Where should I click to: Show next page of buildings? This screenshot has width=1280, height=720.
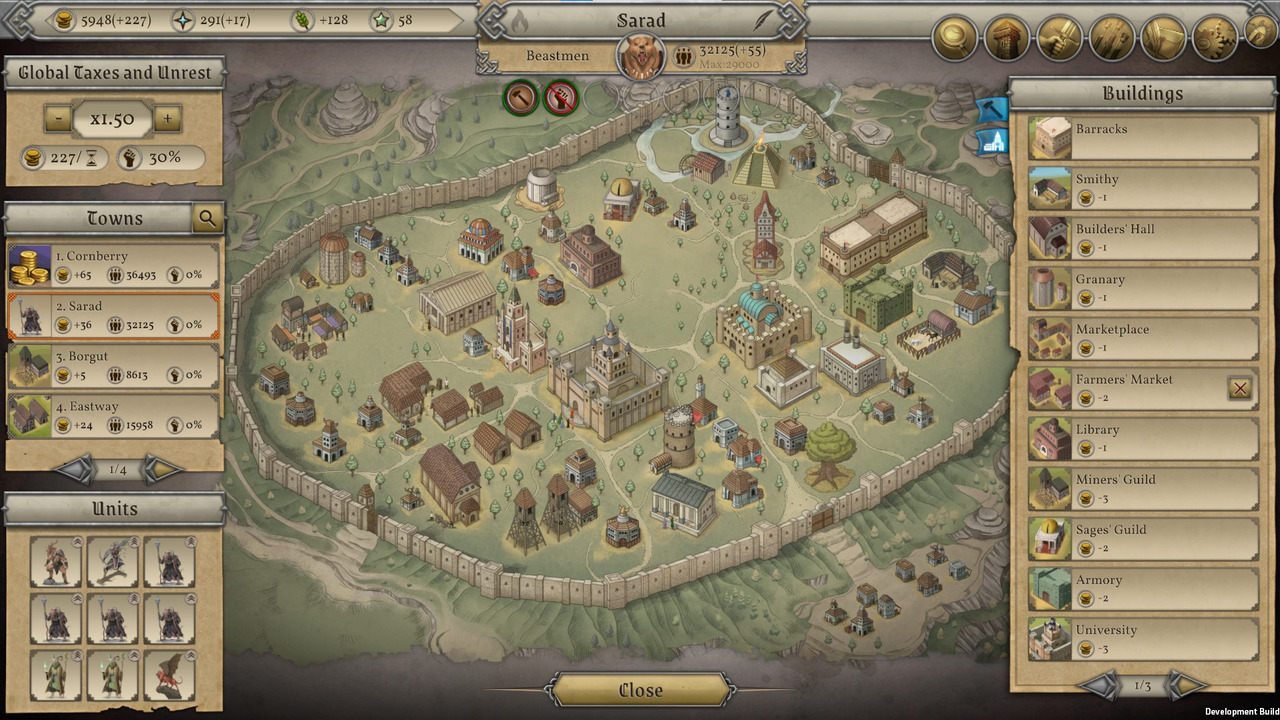click(1186, 686)
